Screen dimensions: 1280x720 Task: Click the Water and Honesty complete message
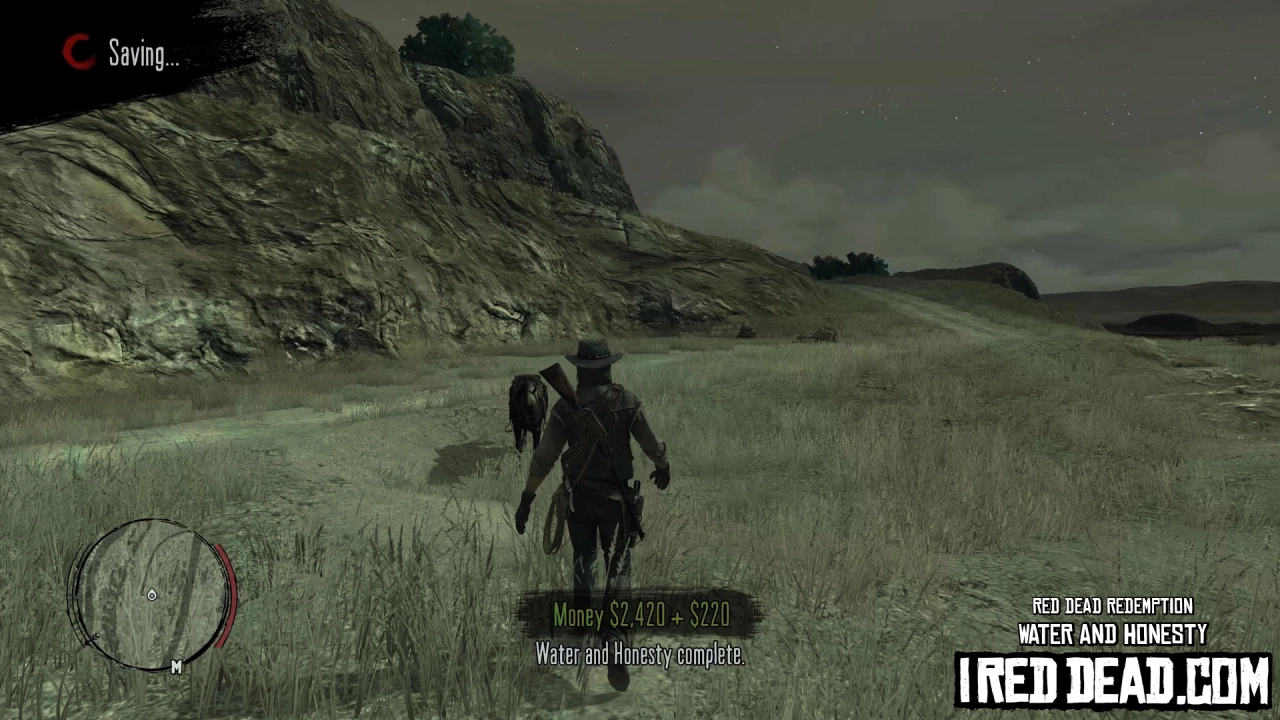(640, 655)
